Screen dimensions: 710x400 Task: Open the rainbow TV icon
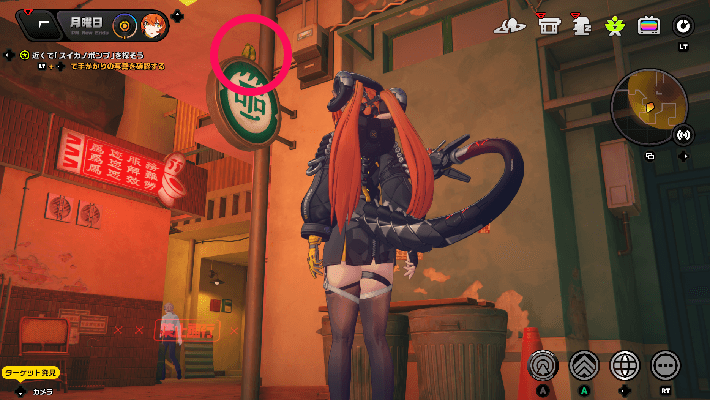(649, 26)
